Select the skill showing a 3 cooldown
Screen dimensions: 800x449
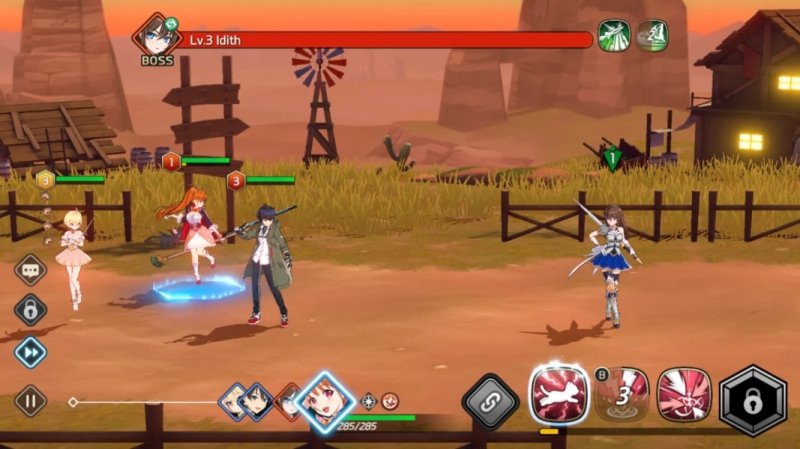point(622,395)
